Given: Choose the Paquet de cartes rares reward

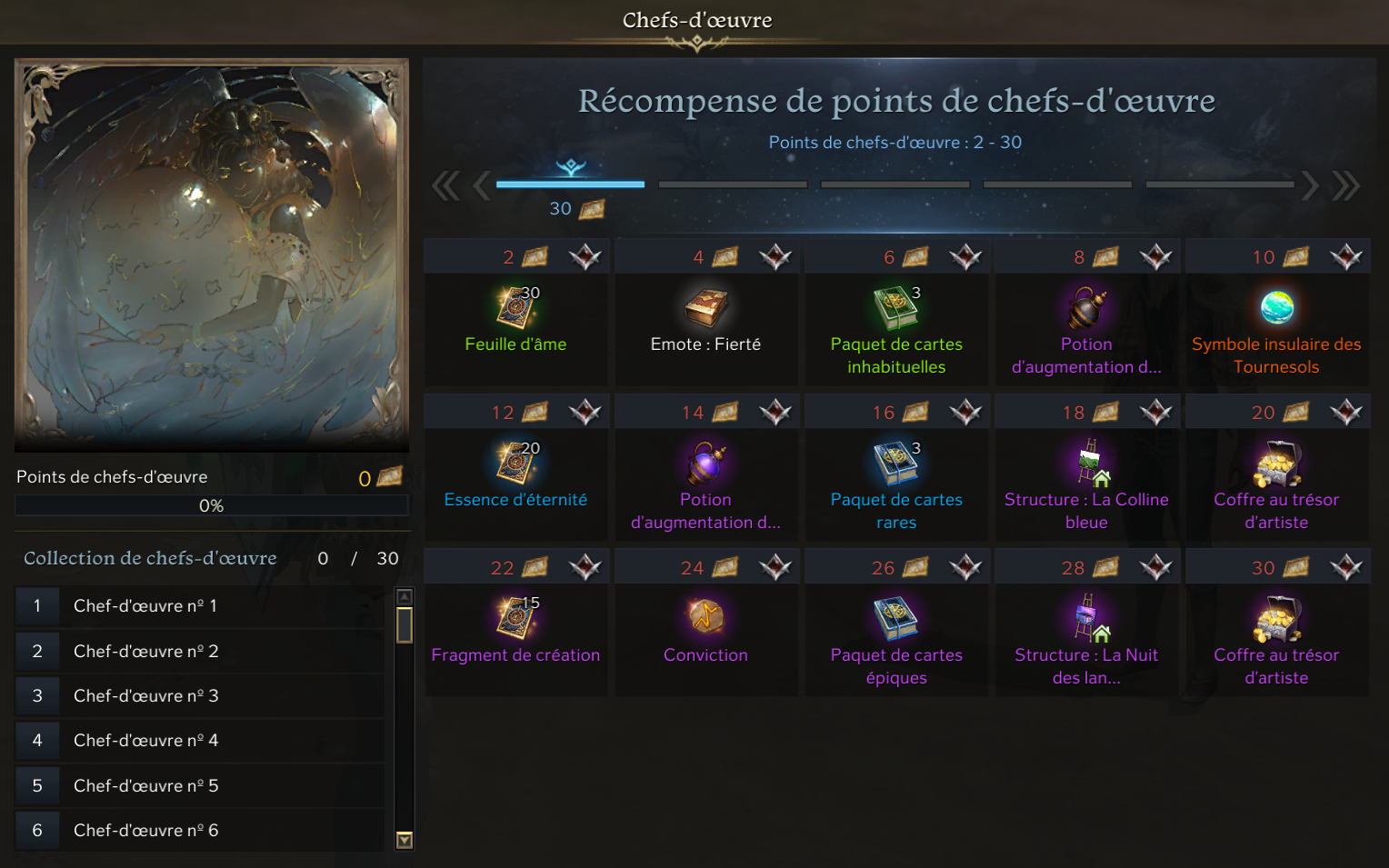Looking at the screenshot, I should coord(895,464).
